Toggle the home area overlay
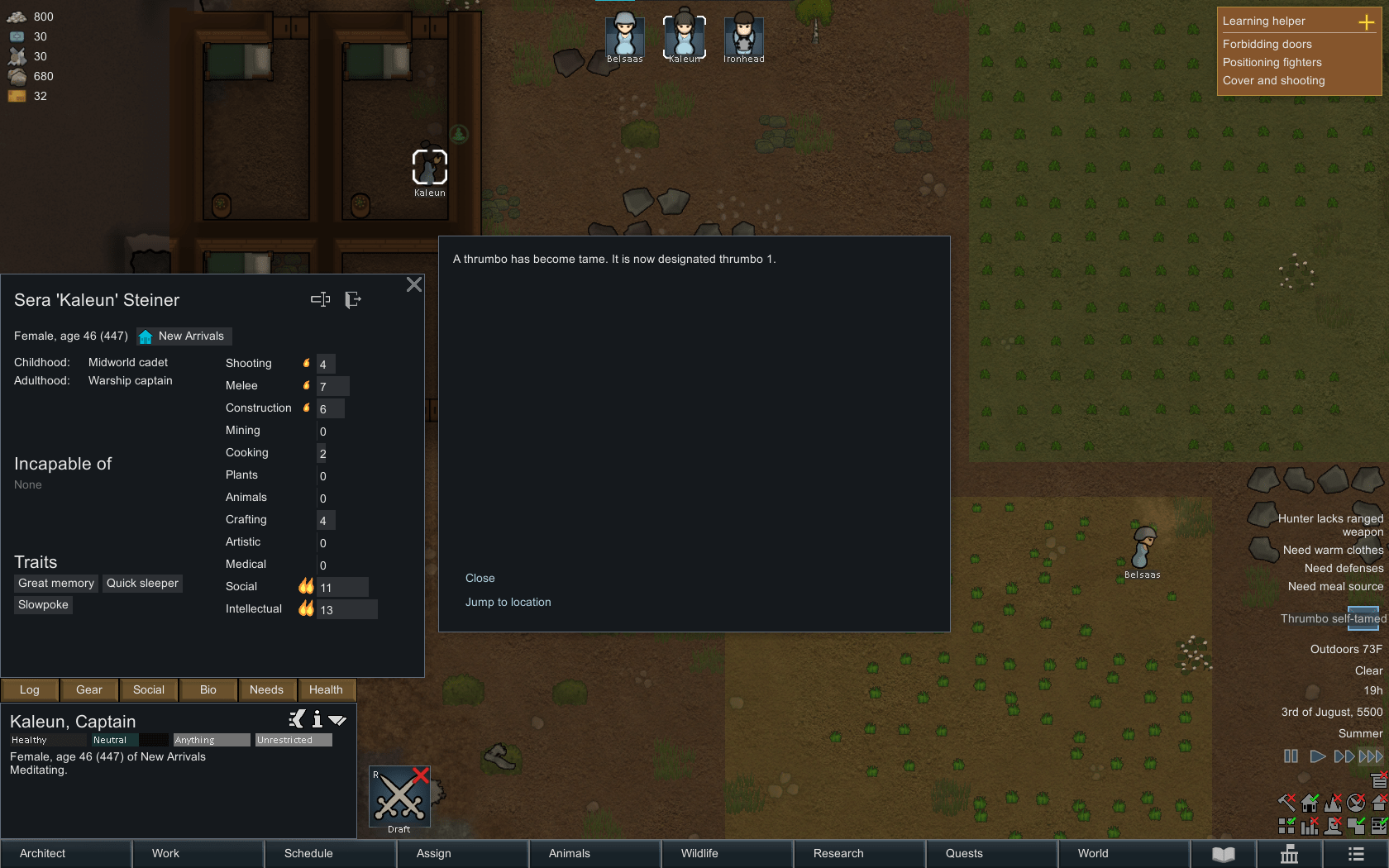1389x868 pixels. pyautogui.click(x=1310, y=802)
